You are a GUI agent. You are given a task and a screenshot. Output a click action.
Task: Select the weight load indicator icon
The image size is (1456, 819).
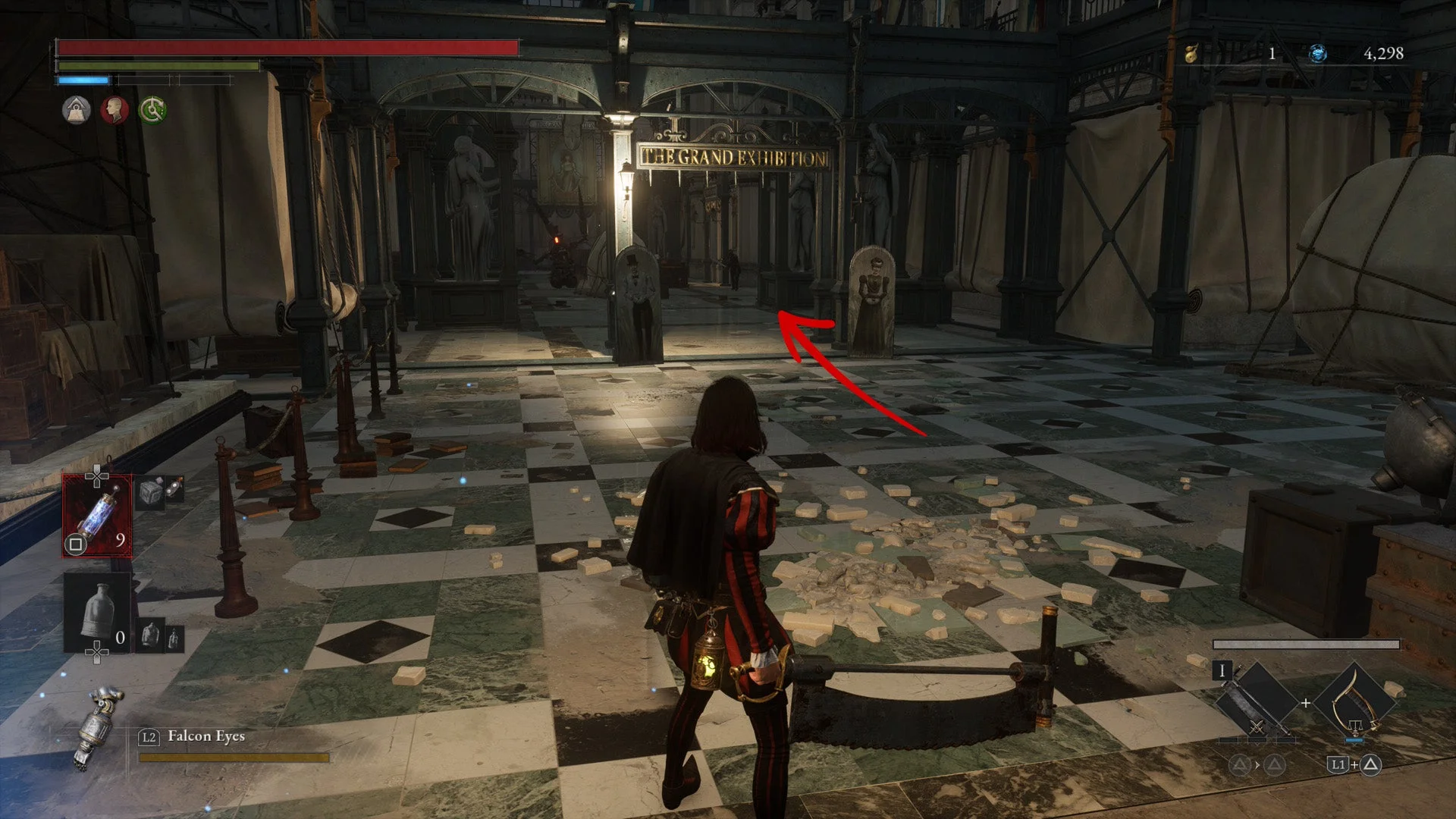point(76,110)
